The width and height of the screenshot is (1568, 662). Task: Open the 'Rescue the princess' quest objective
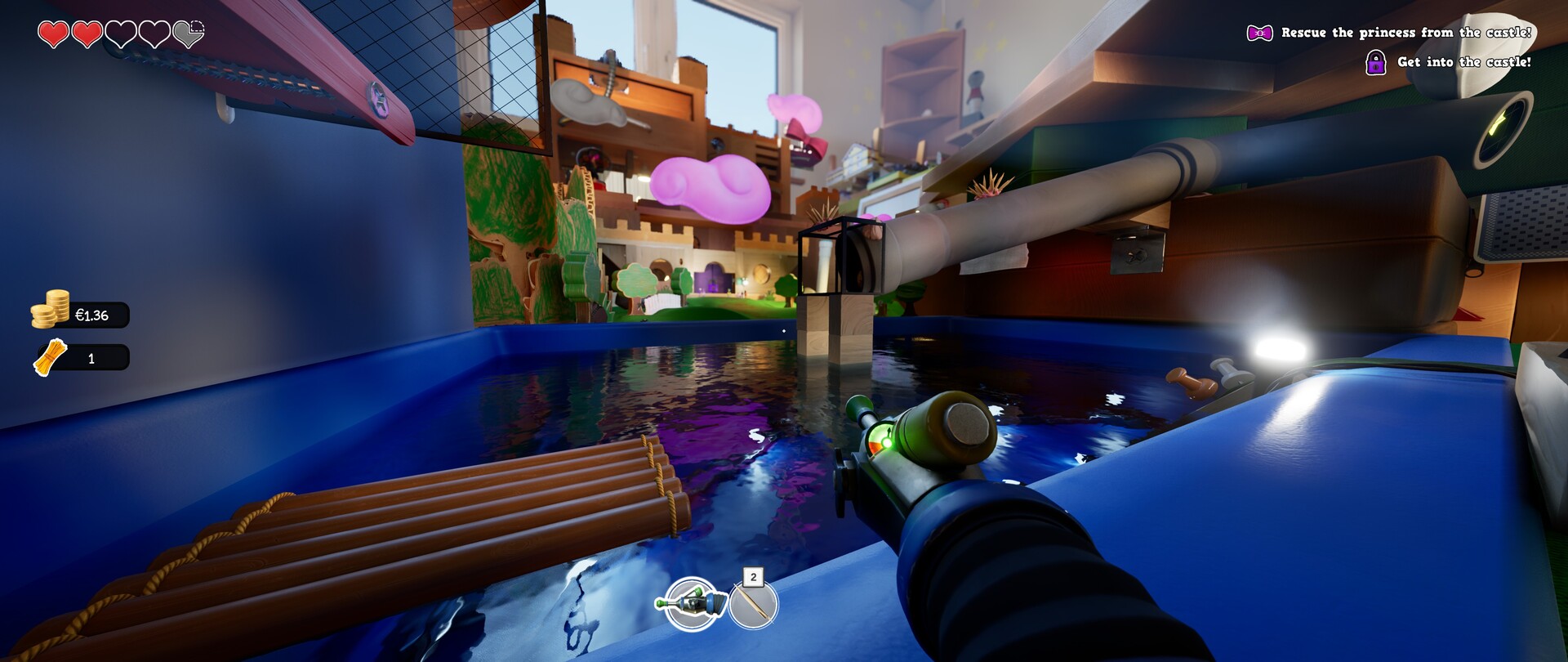1405,33
